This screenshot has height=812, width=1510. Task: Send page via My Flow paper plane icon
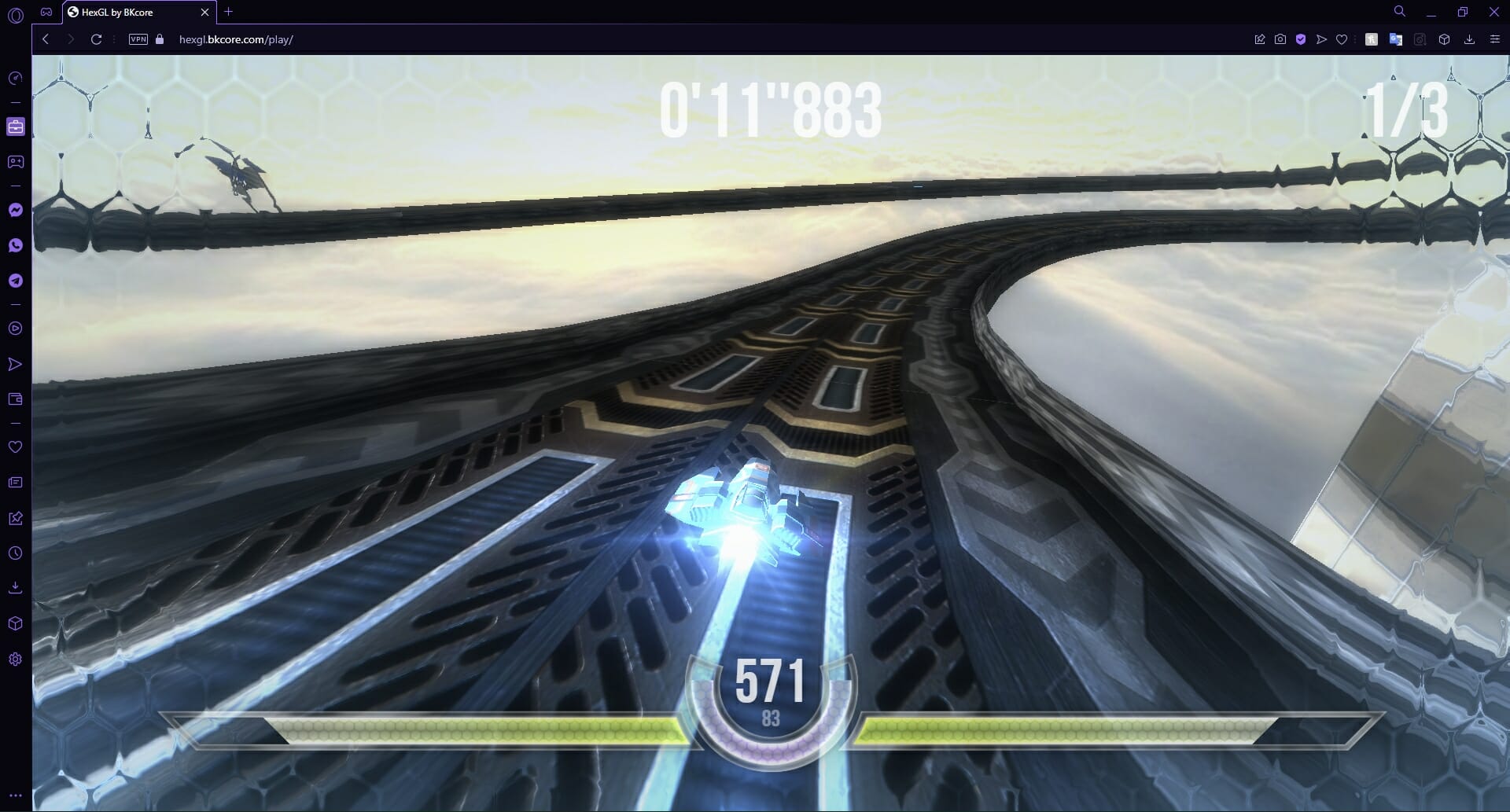pos(1321,38)
